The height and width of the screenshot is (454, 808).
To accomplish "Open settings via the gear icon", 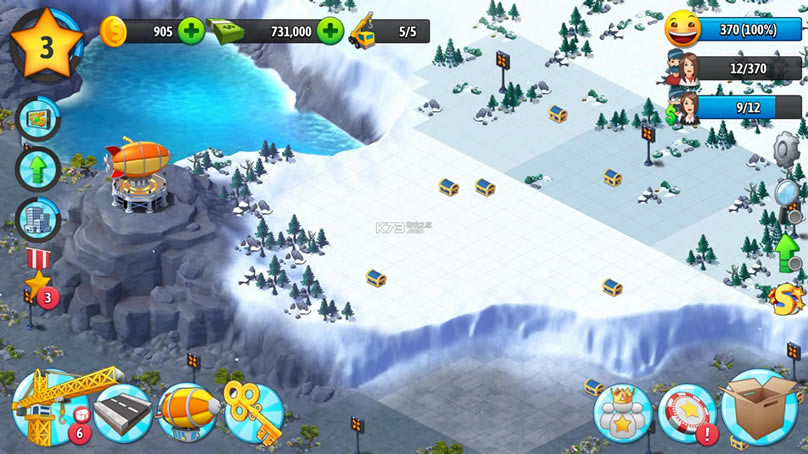I will click(x=788, y=150).
